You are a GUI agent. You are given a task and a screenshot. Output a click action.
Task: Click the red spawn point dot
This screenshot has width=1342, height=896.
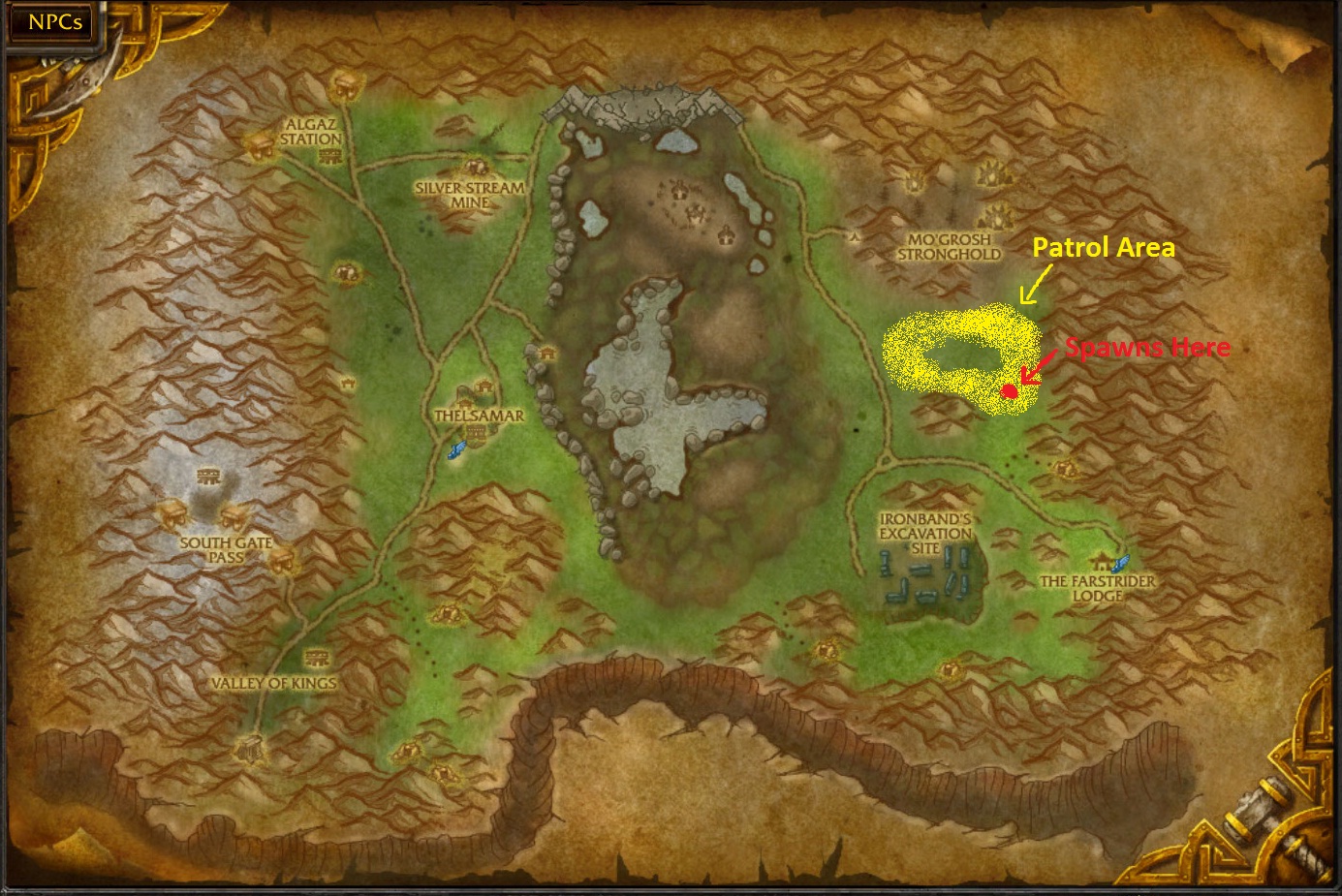click(x=1010, y=388)
